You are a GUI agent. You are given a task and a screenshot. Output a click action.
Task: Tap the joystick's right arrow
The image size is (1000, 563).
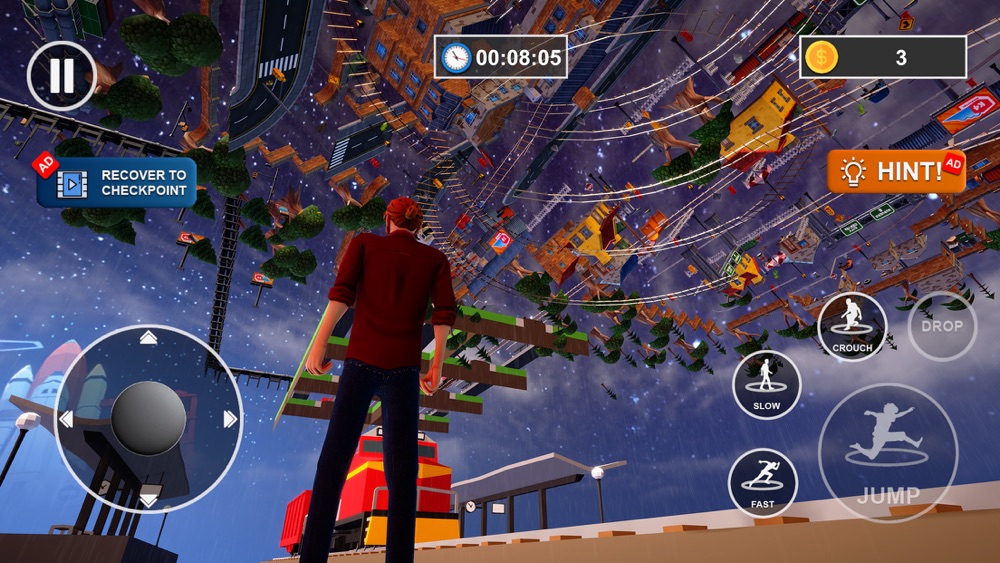click(230, 419)
